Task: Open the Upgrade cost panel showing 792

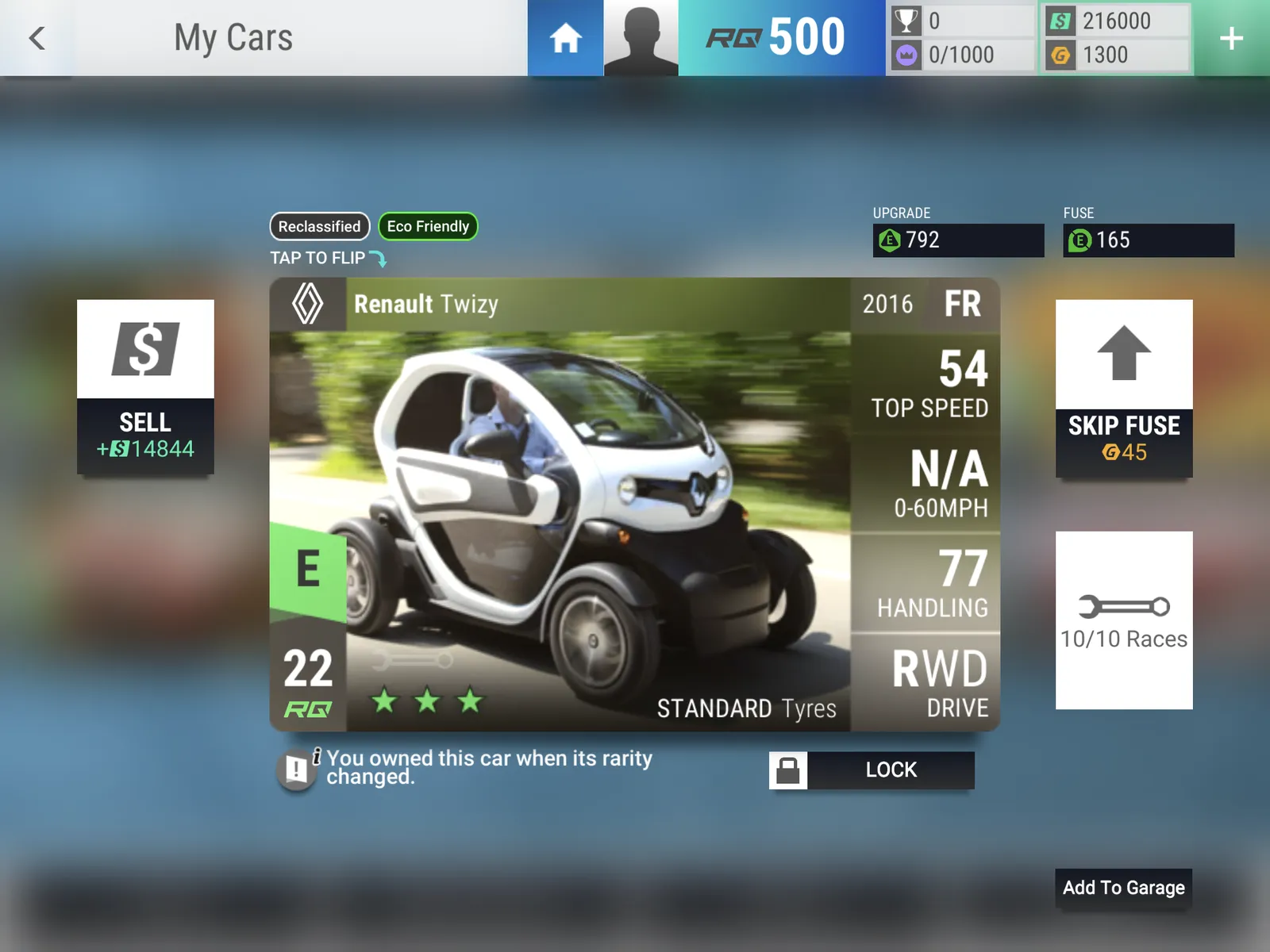Action: (x=958, y=240)
